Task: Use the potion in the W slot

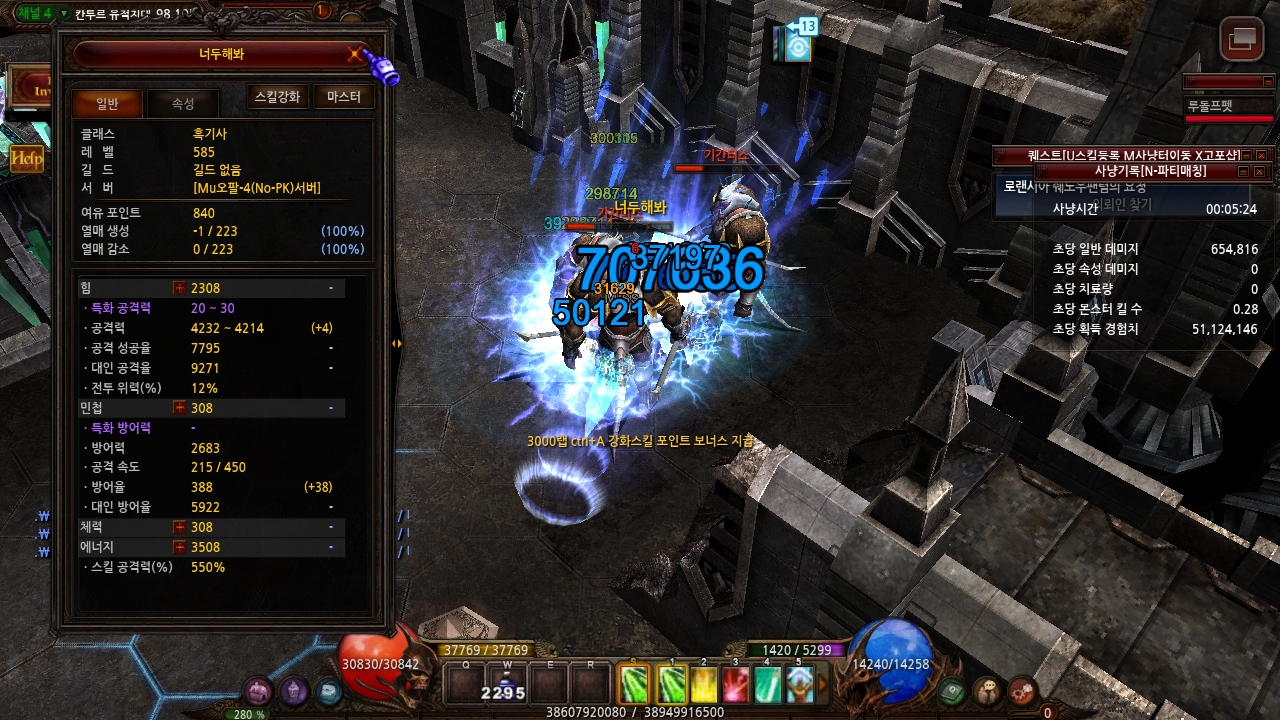Action: click(507, 684)
